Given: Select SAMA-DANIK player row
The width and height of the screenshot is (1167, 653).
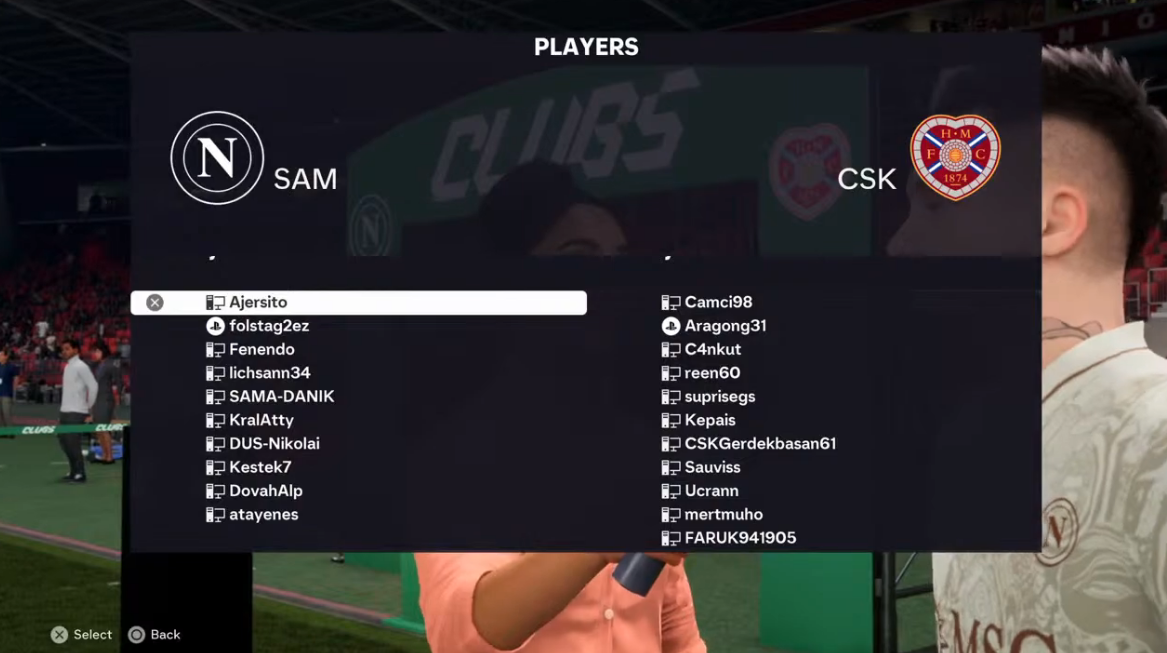Looking at the screenshot, I should pyautogui.click(x=281, y=397).
